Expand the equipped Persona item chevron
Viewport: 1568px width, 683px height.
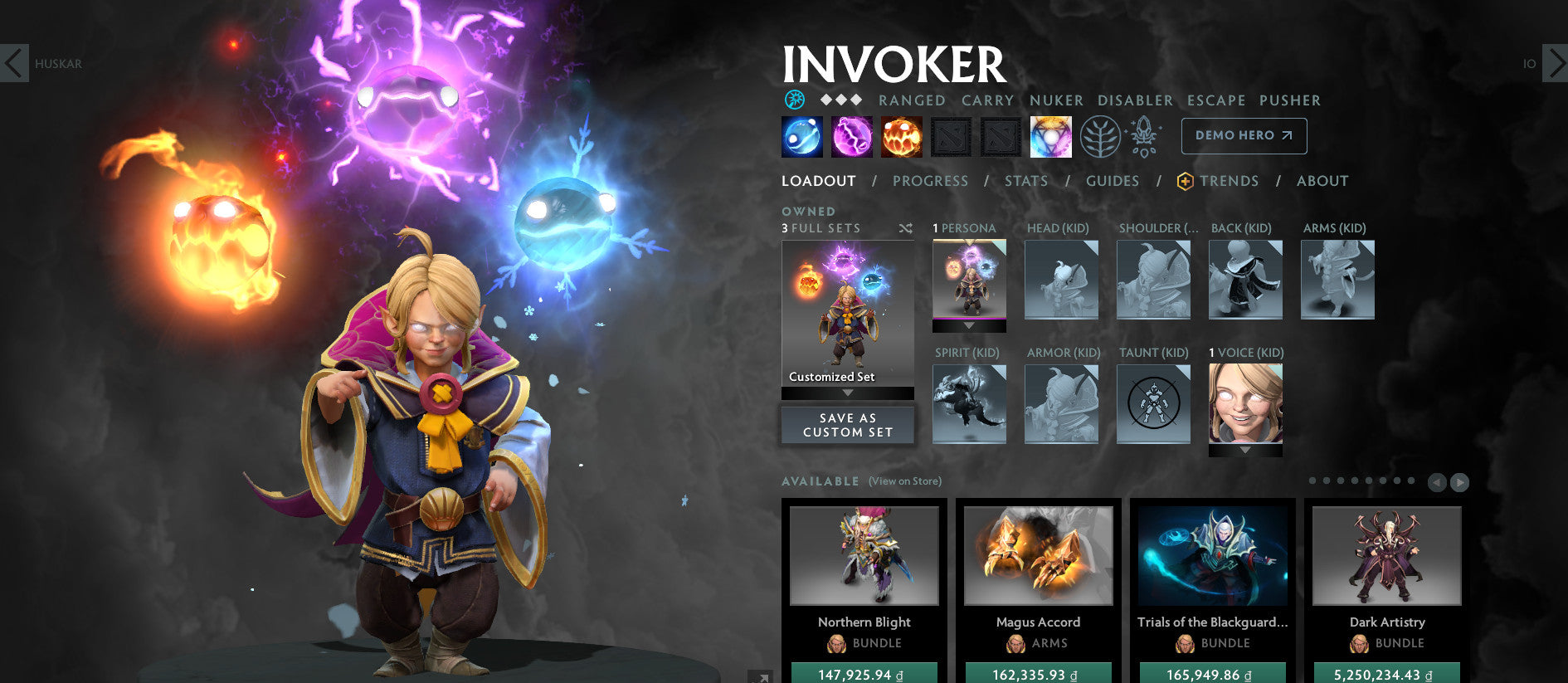pos(969,326)
